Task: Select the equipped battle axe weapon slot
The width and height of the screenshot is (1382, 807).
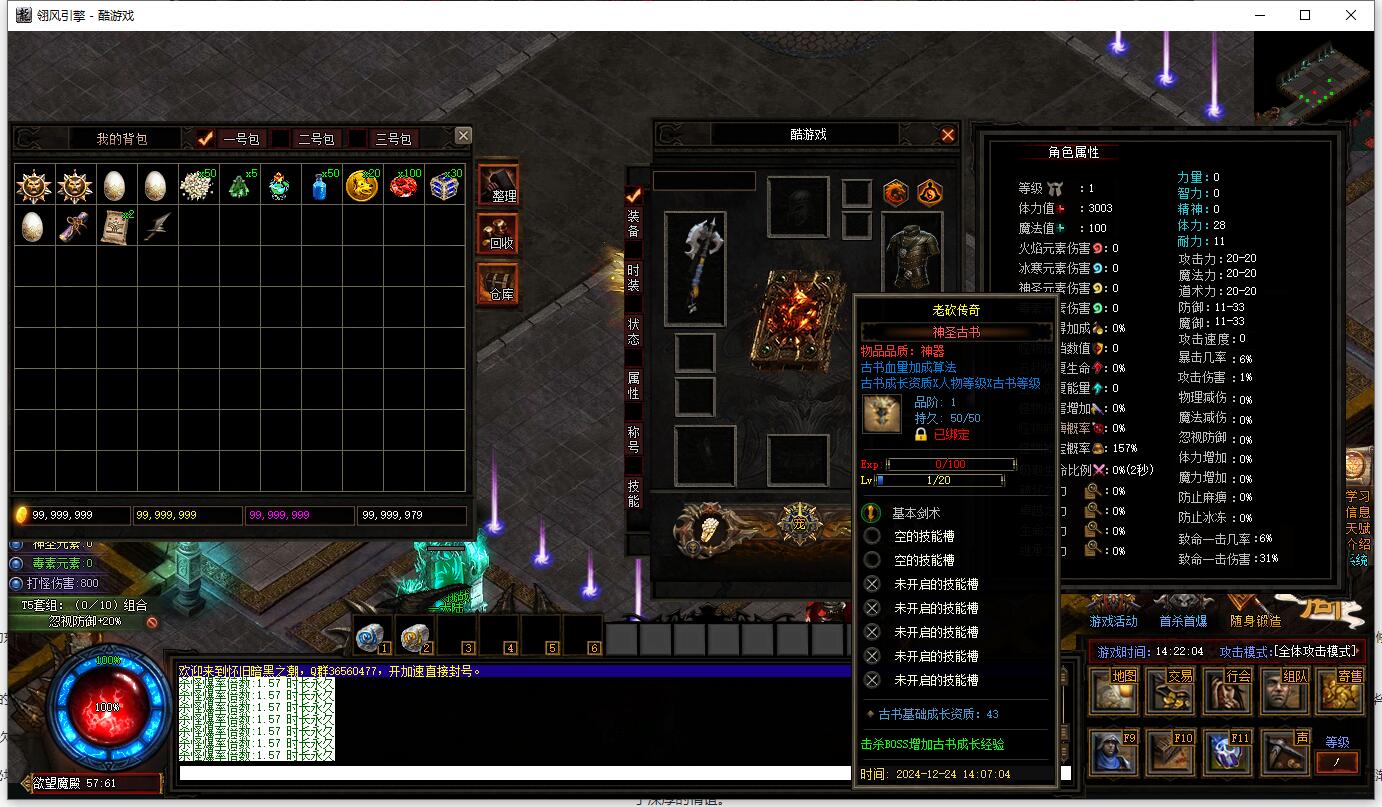Action: (x=695, y=268)
